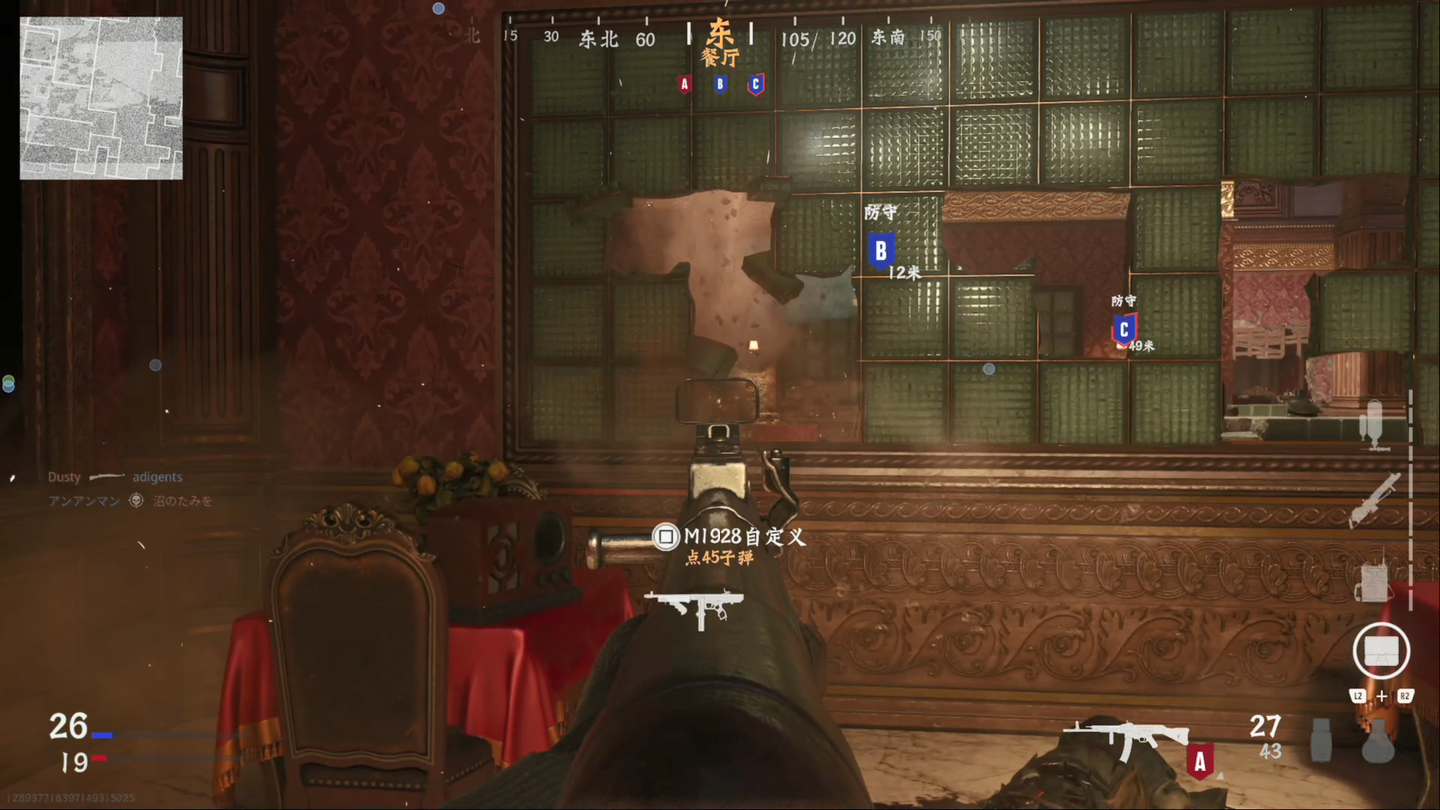Select the M1928 weapon pickup silhouette
Image resolution: width=1440 pixels, height=810 pixels.
click(693, 608)
